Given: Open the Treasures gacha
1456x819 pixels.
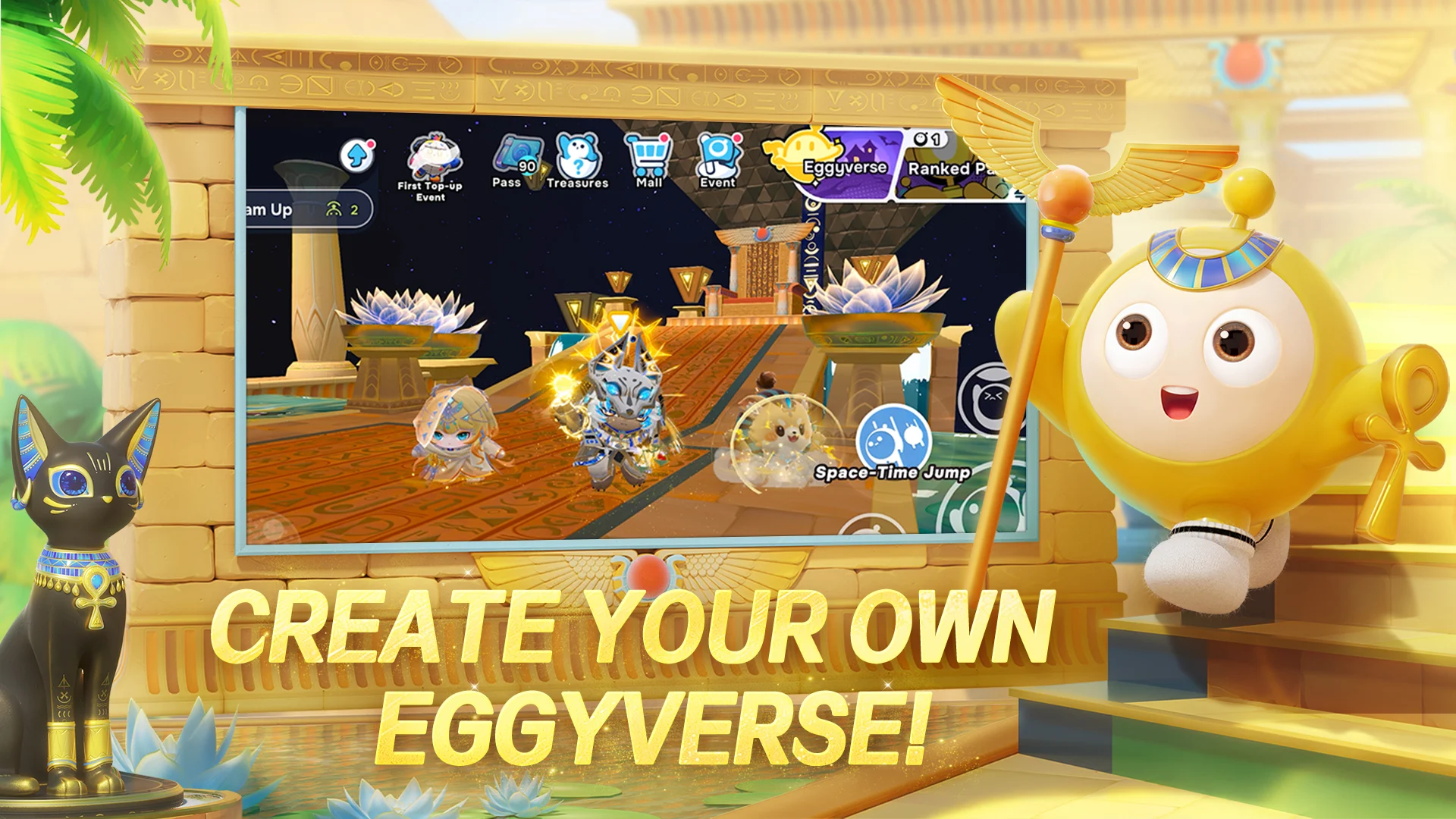Looking at the screenshot, I should pos(579,154).
